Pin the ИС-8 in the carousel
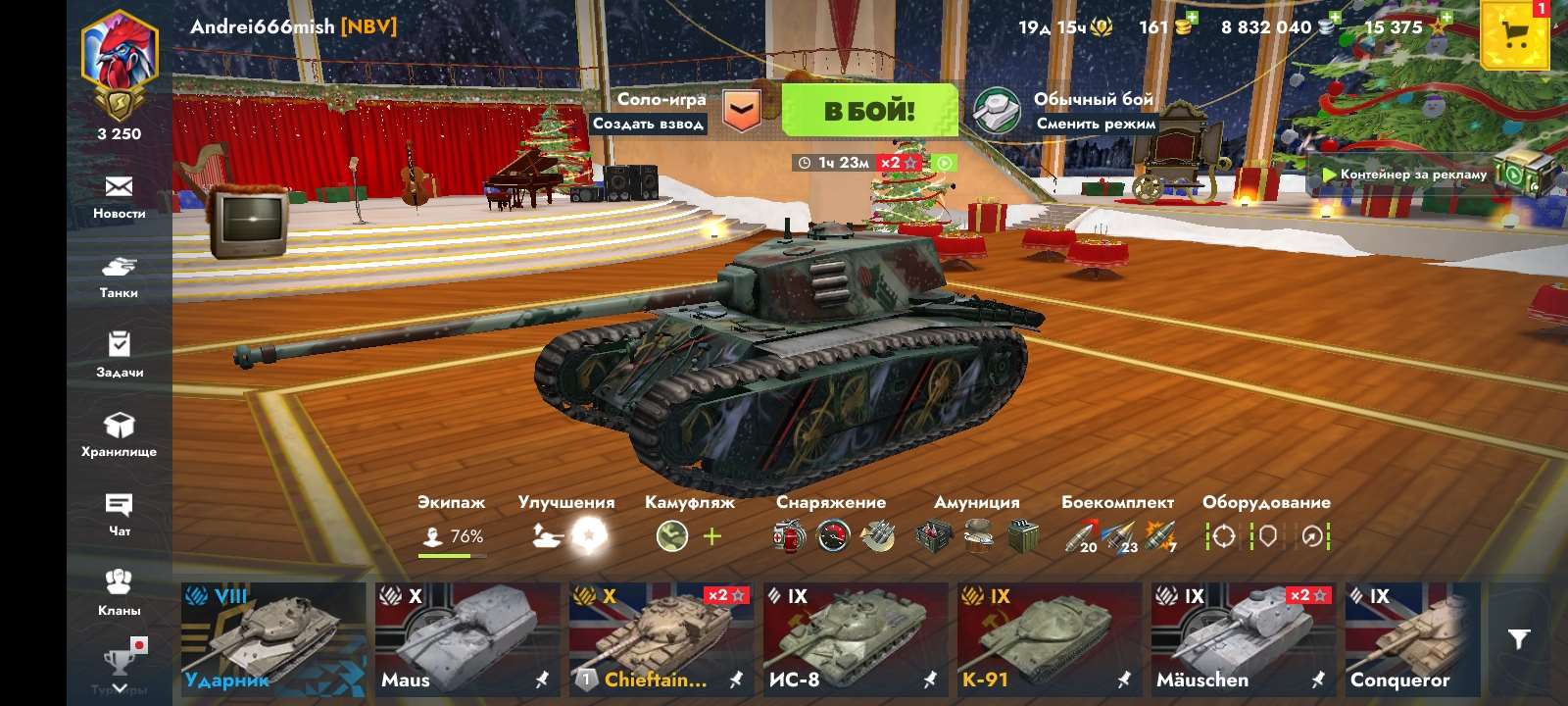The image size is (1568, 706). coord(927,681)
